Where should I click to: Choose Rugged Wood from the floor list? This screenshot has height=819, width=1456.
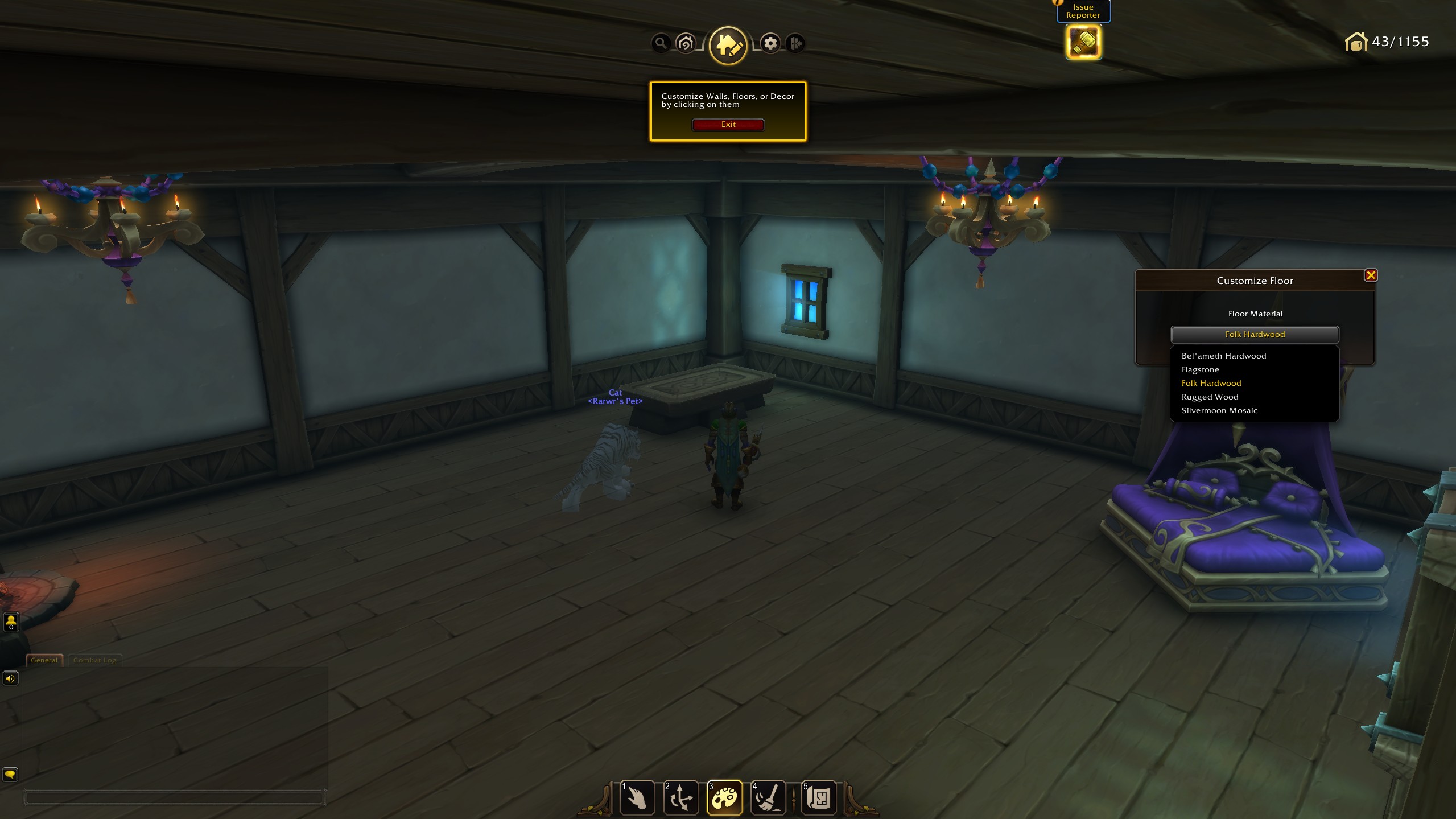point(1210,397)
